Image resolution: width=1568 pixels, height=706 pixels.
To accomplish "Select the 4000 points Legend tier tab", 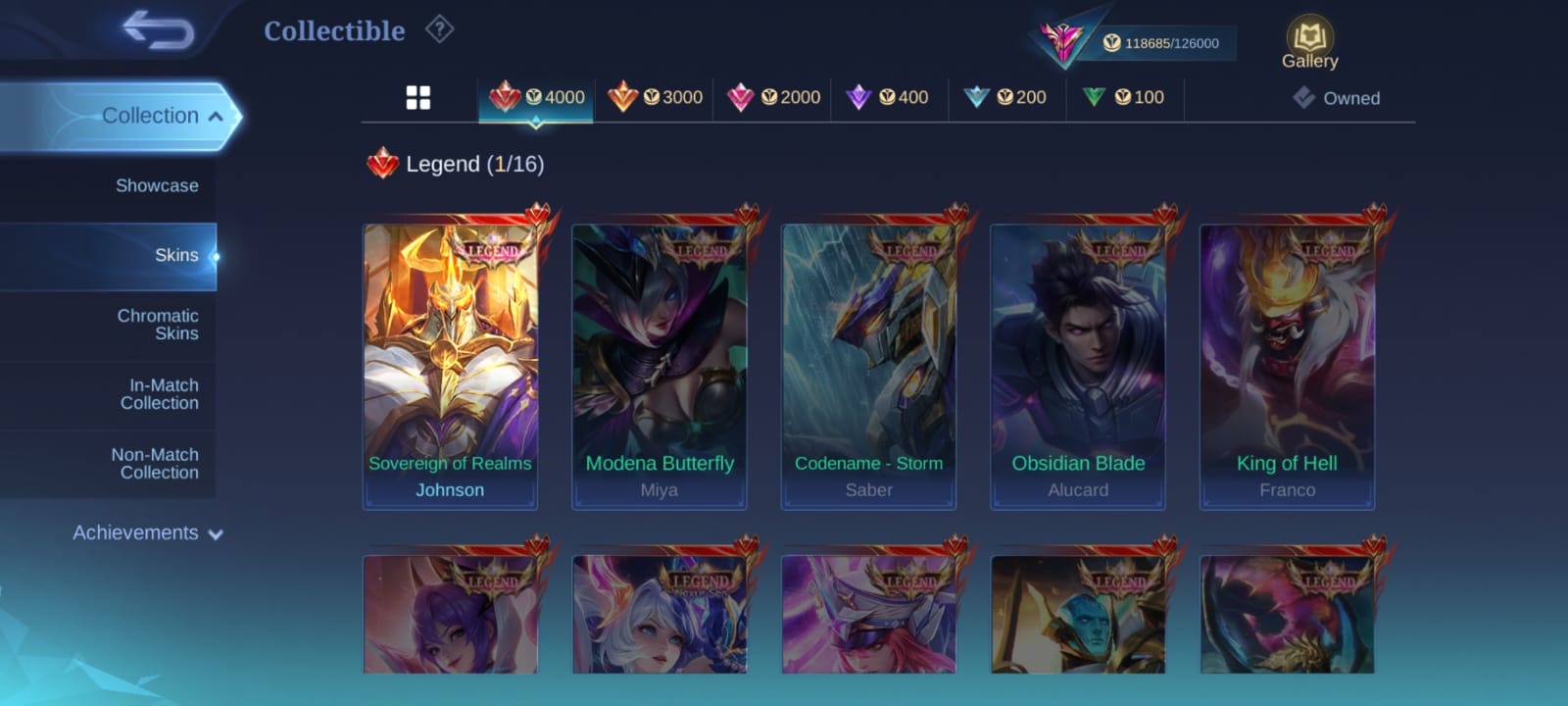I will [x=536, y=97].
